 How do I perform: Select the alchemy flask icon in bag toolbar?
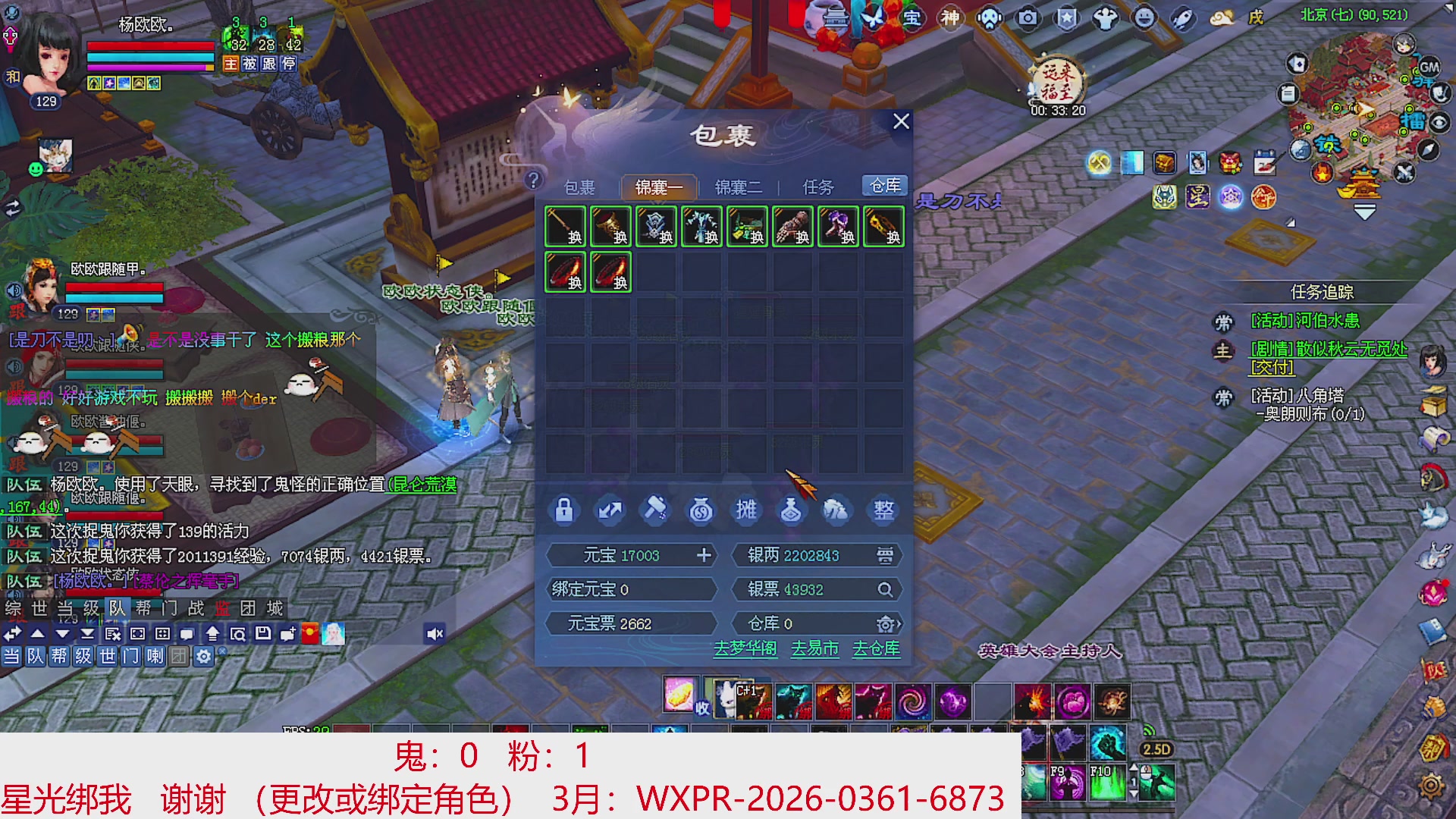click(792, 510)
